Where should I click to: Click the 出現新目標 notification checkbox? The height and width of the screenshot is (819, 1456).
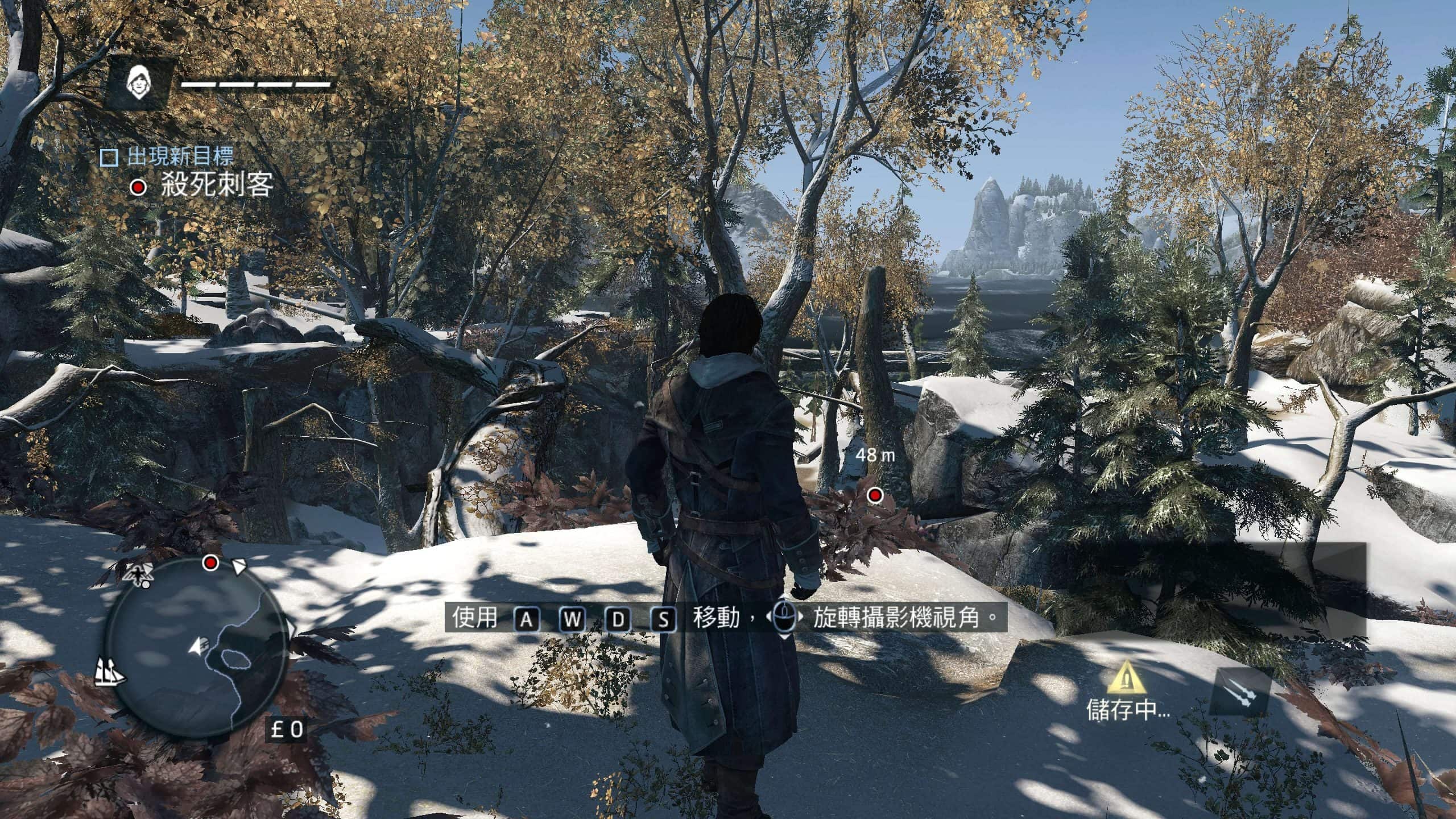tap(109, 158)
